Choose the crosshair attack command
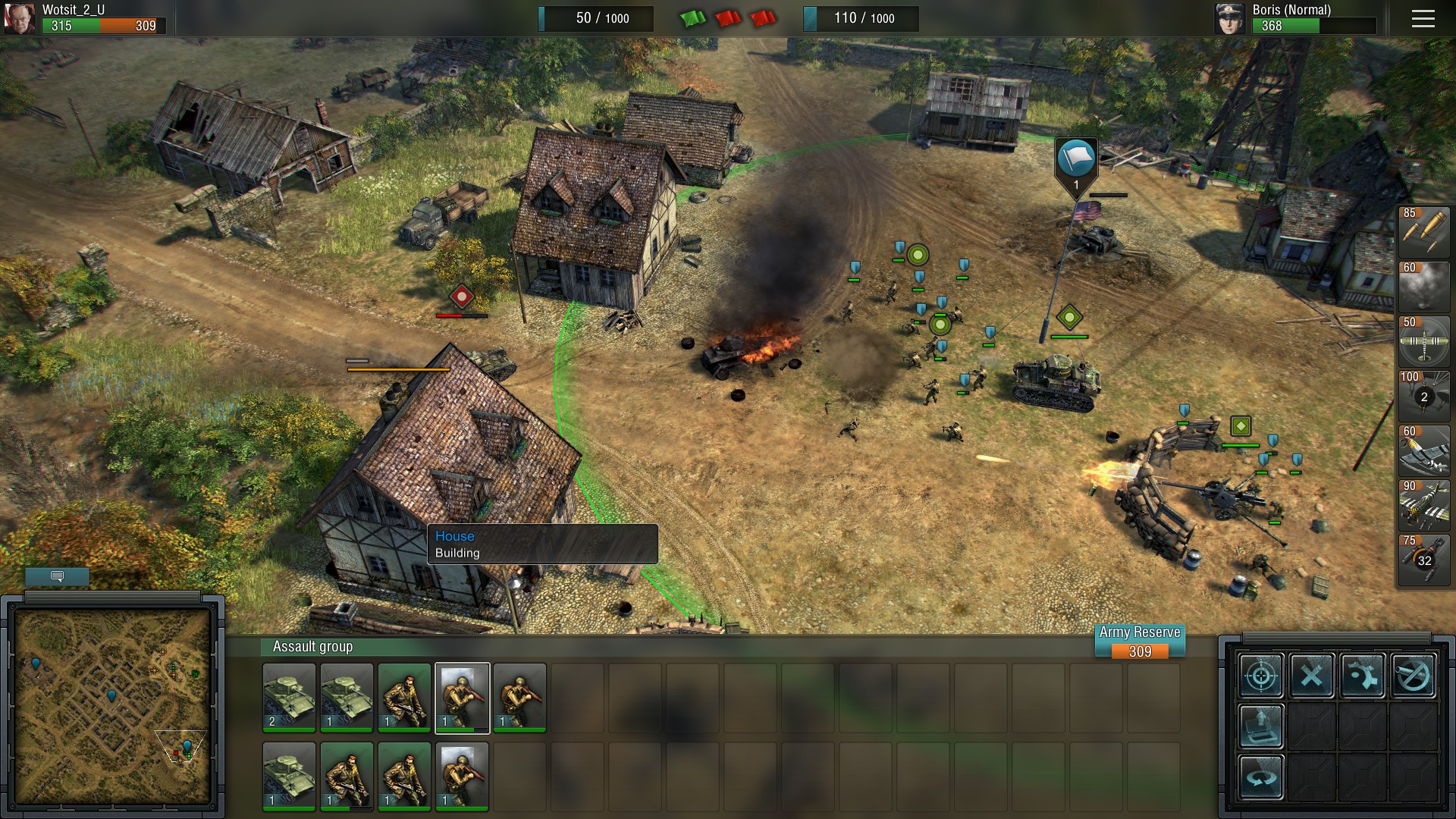The height and width of the screenshot is (819, 1456). (x=1261, y=675)
